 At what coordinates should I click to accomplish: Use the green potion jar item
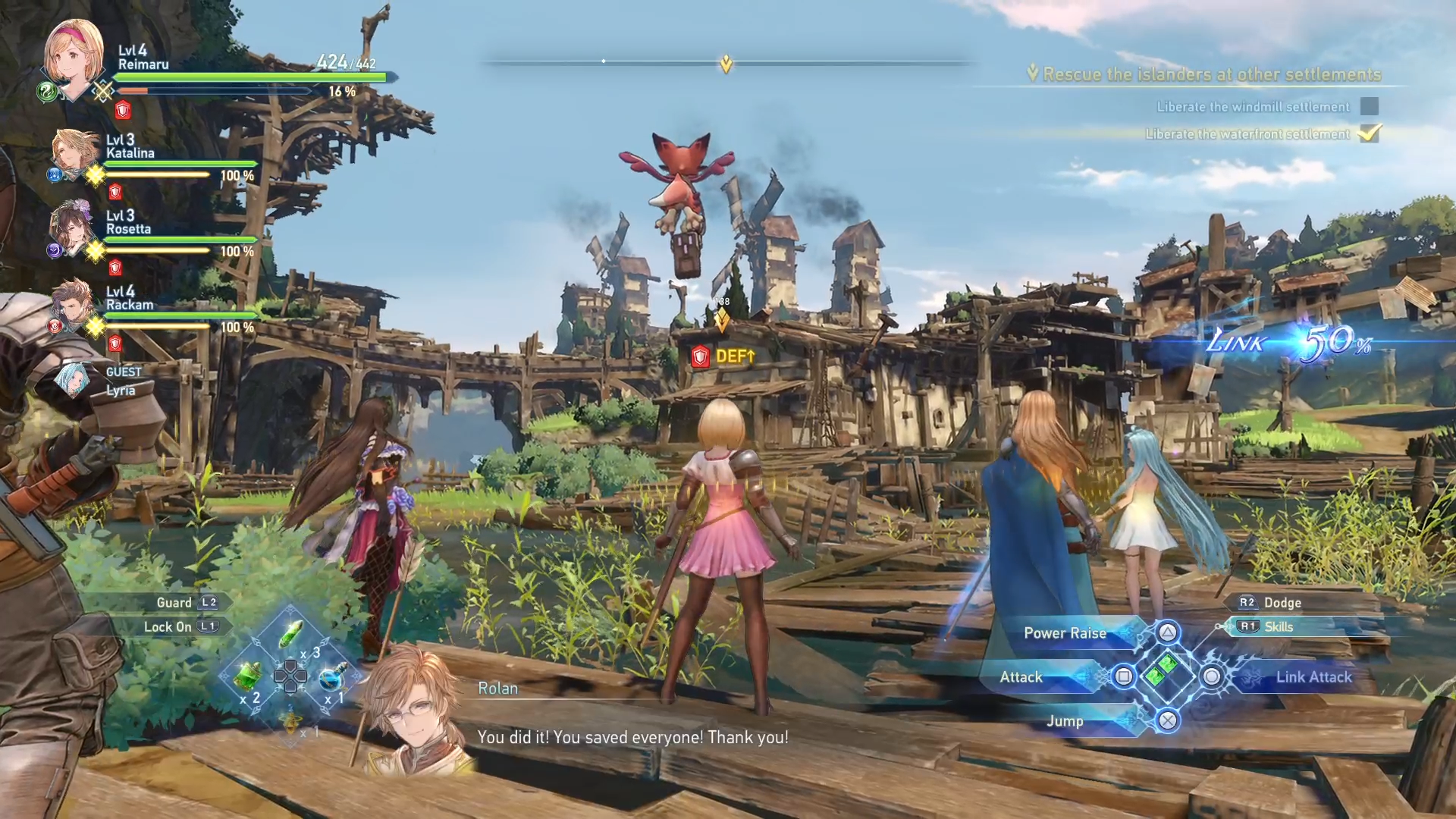coord(248,676)
